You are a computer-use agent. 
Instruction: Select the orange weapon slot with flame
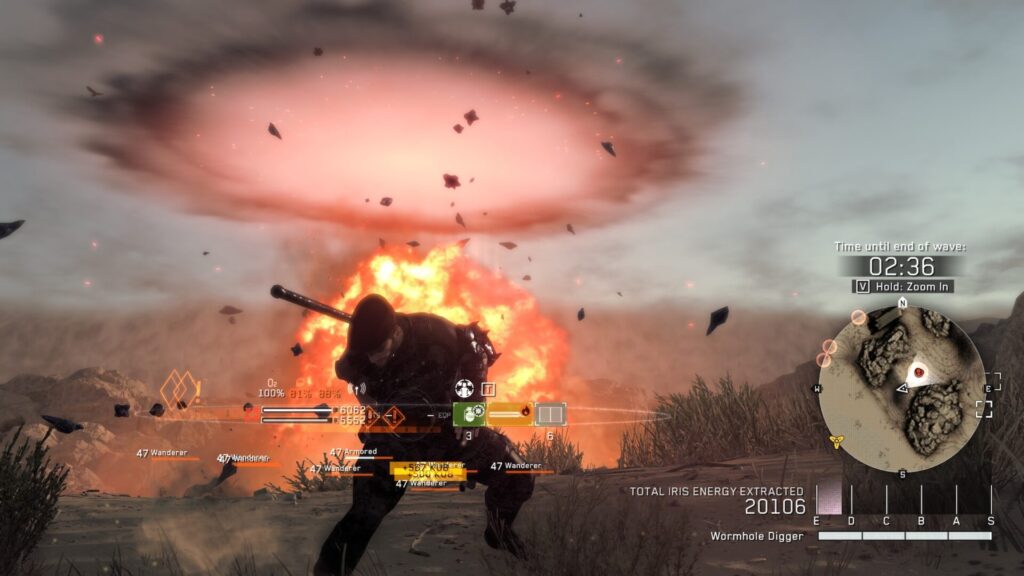pyautogui.click(x=510, y=413)
